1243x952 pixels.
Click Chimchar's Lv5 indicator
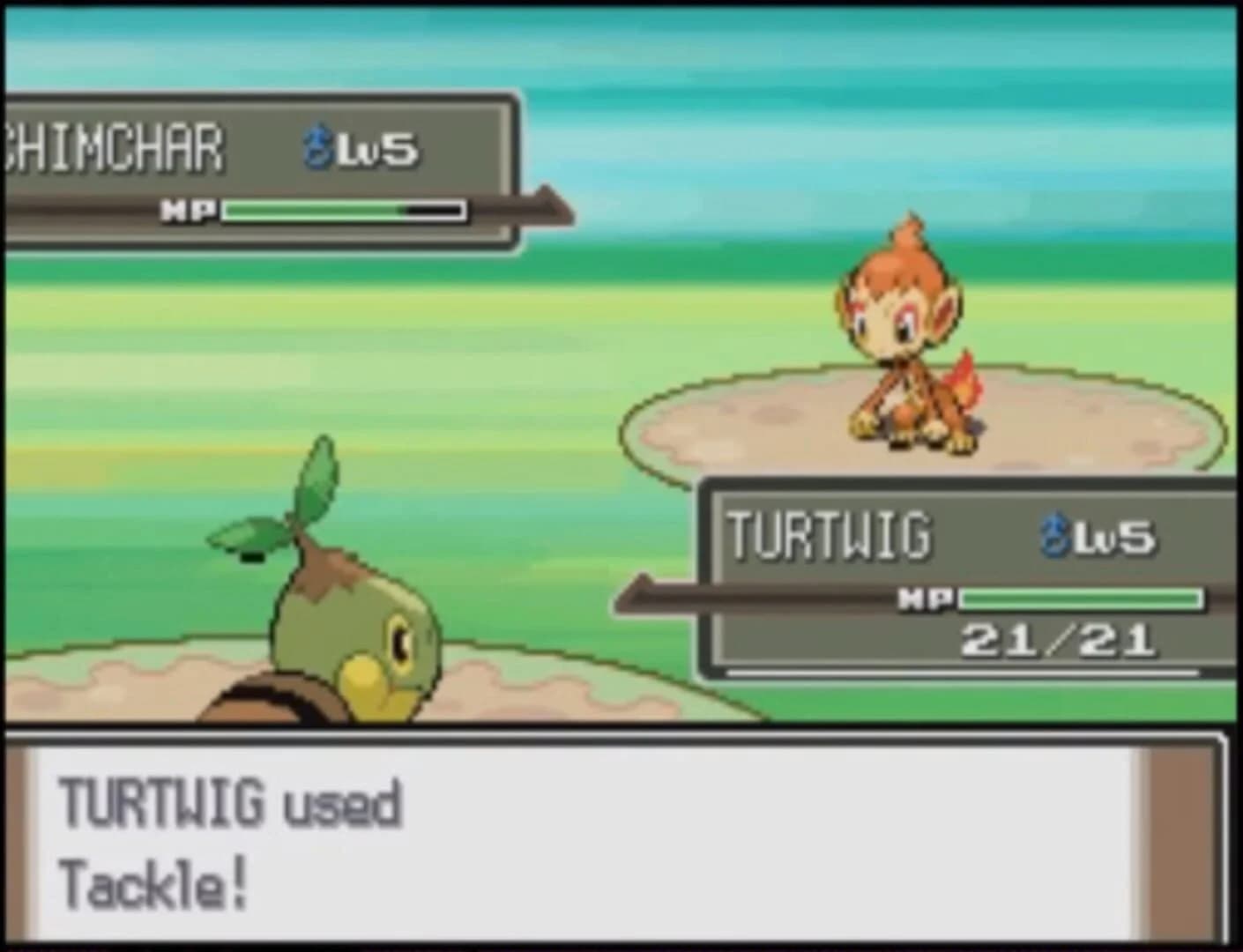coord(377,148)
